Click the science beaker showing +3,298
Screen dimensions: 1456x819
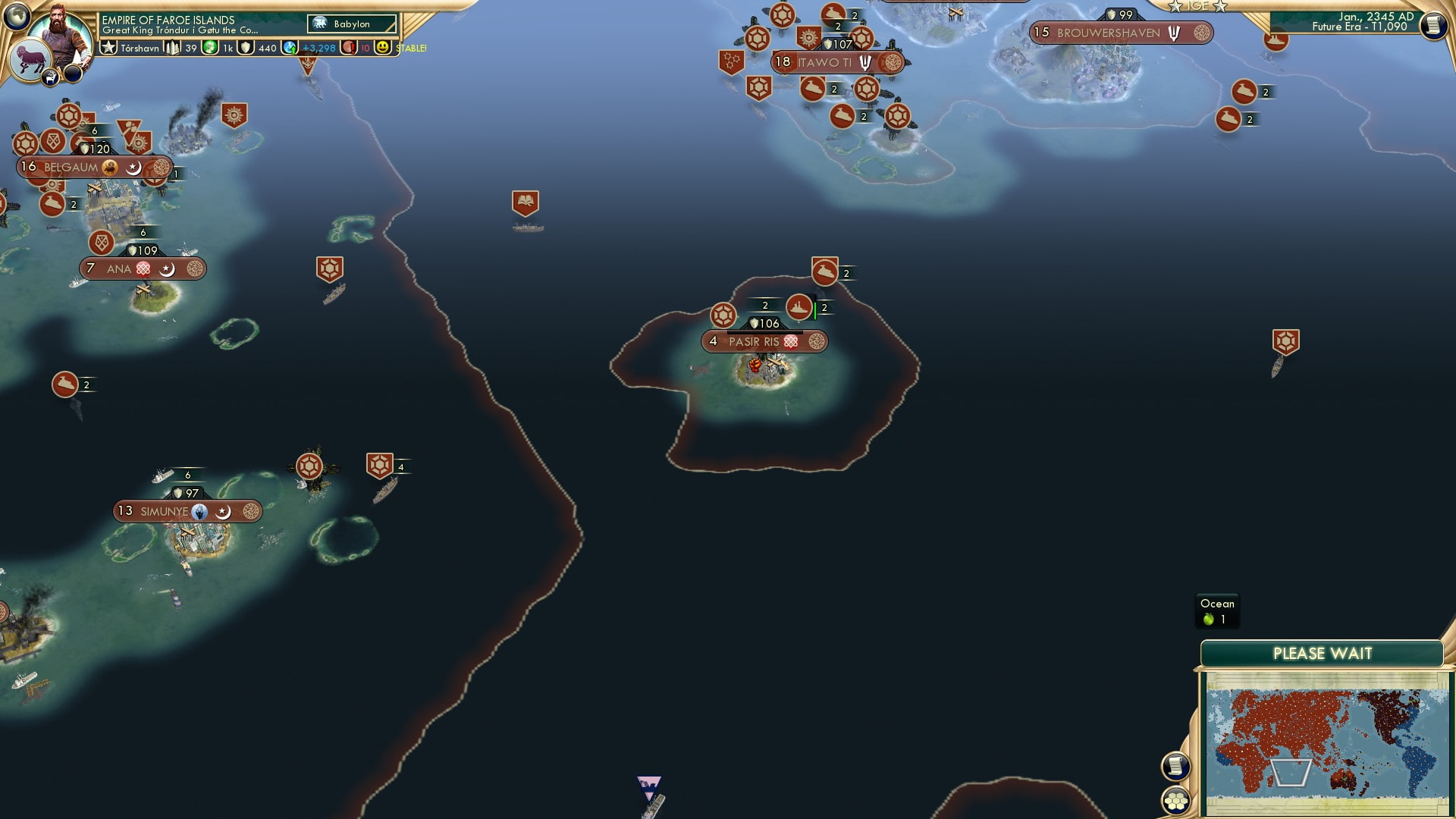pyautogui.click(x=290, y=46)
